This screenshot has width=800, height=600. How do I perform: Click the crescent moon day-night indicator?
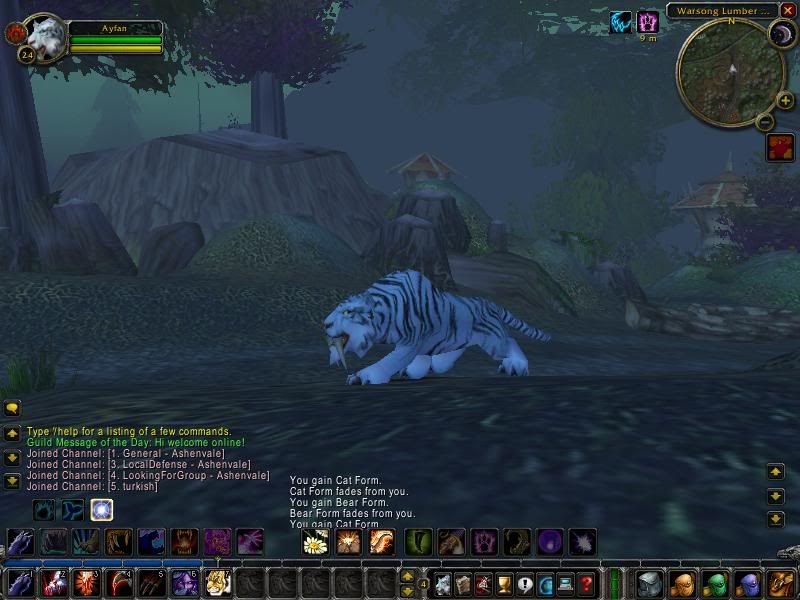pos(780,36)
